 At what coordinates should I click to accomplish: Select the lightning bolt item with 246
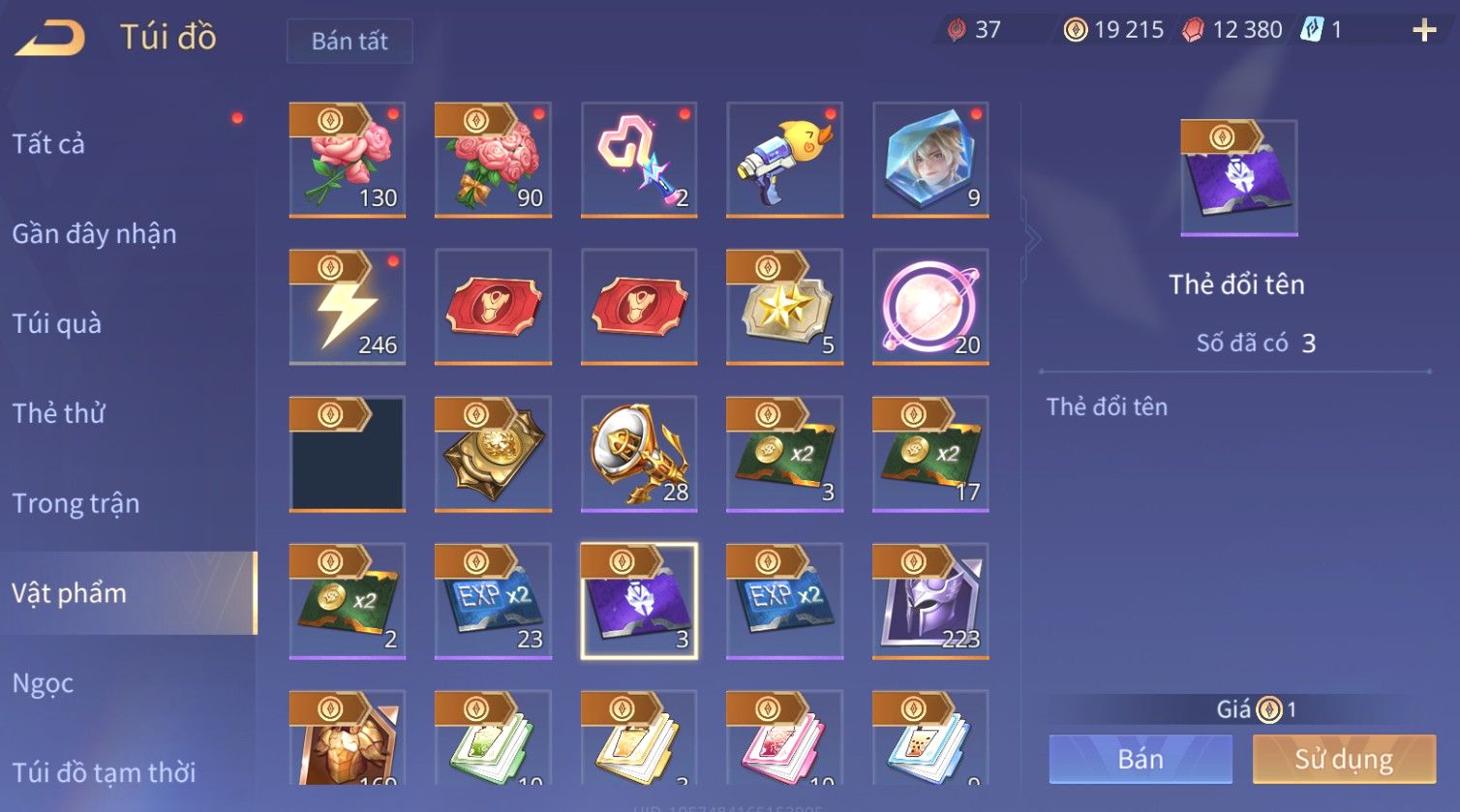348,307
